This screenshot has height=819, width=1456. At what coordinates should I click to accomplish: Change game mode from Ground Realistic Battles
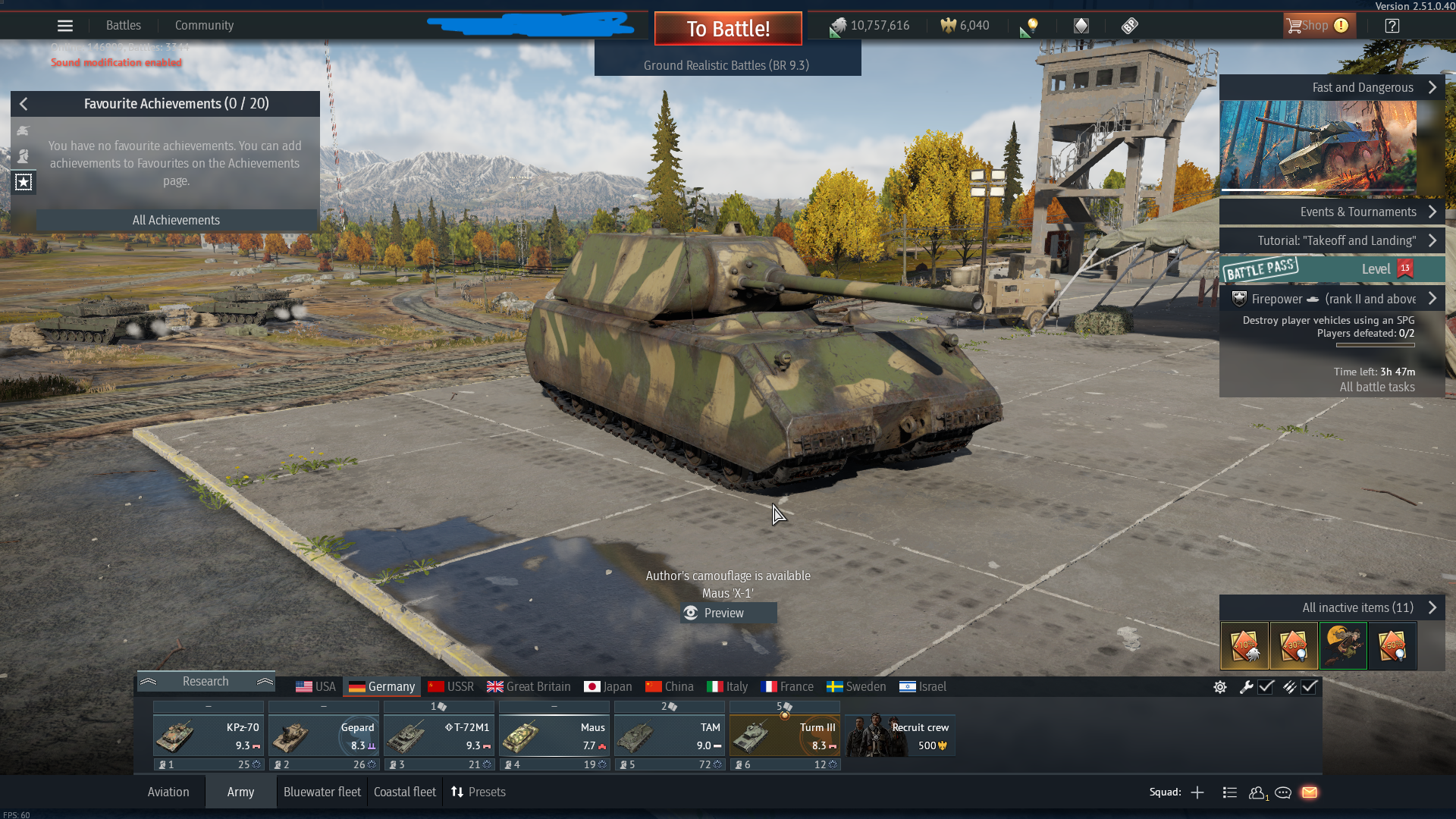(726, 65)
